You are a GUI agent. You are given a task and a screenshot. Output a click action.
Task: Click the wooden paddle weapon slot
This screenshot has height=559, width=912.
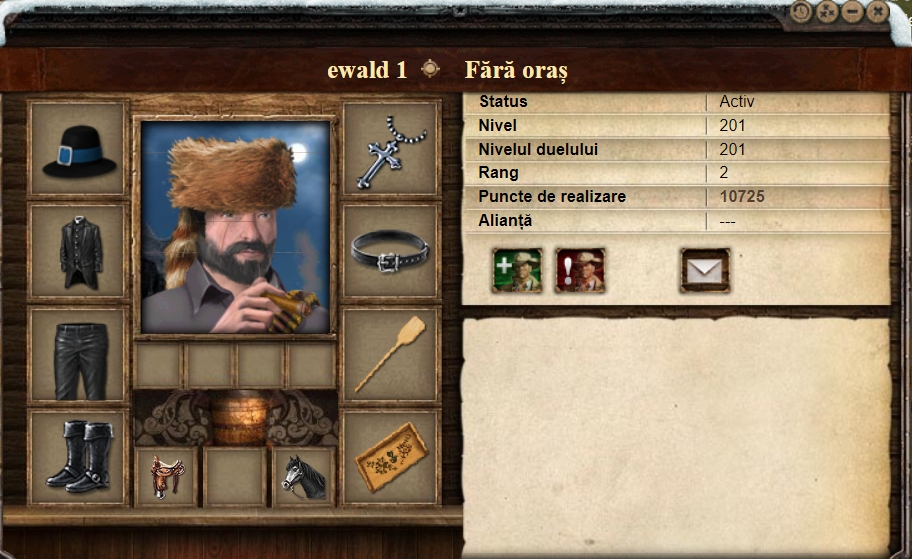[x=391, y=355]
